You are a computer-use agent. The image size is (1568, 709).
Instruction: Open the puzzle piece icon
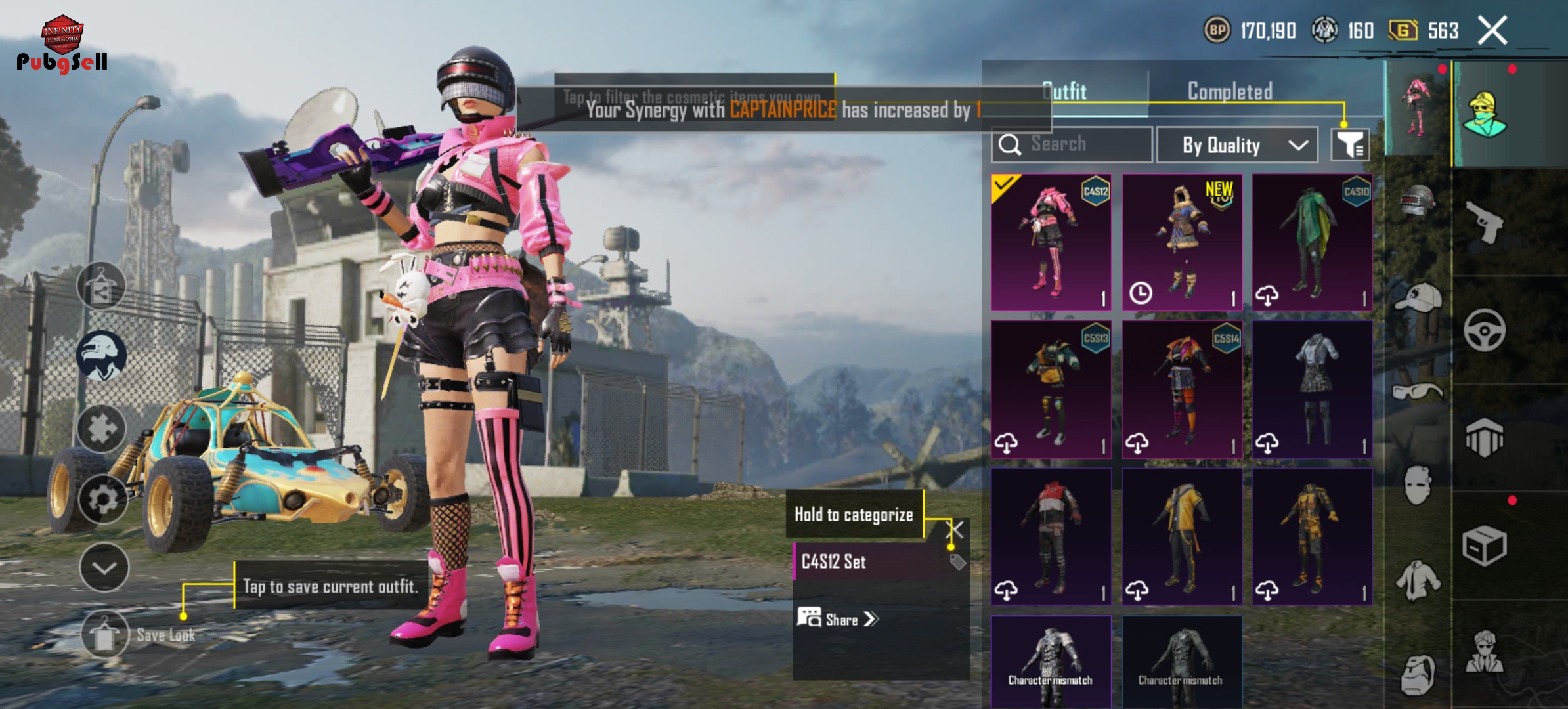[x=102, y=429]
